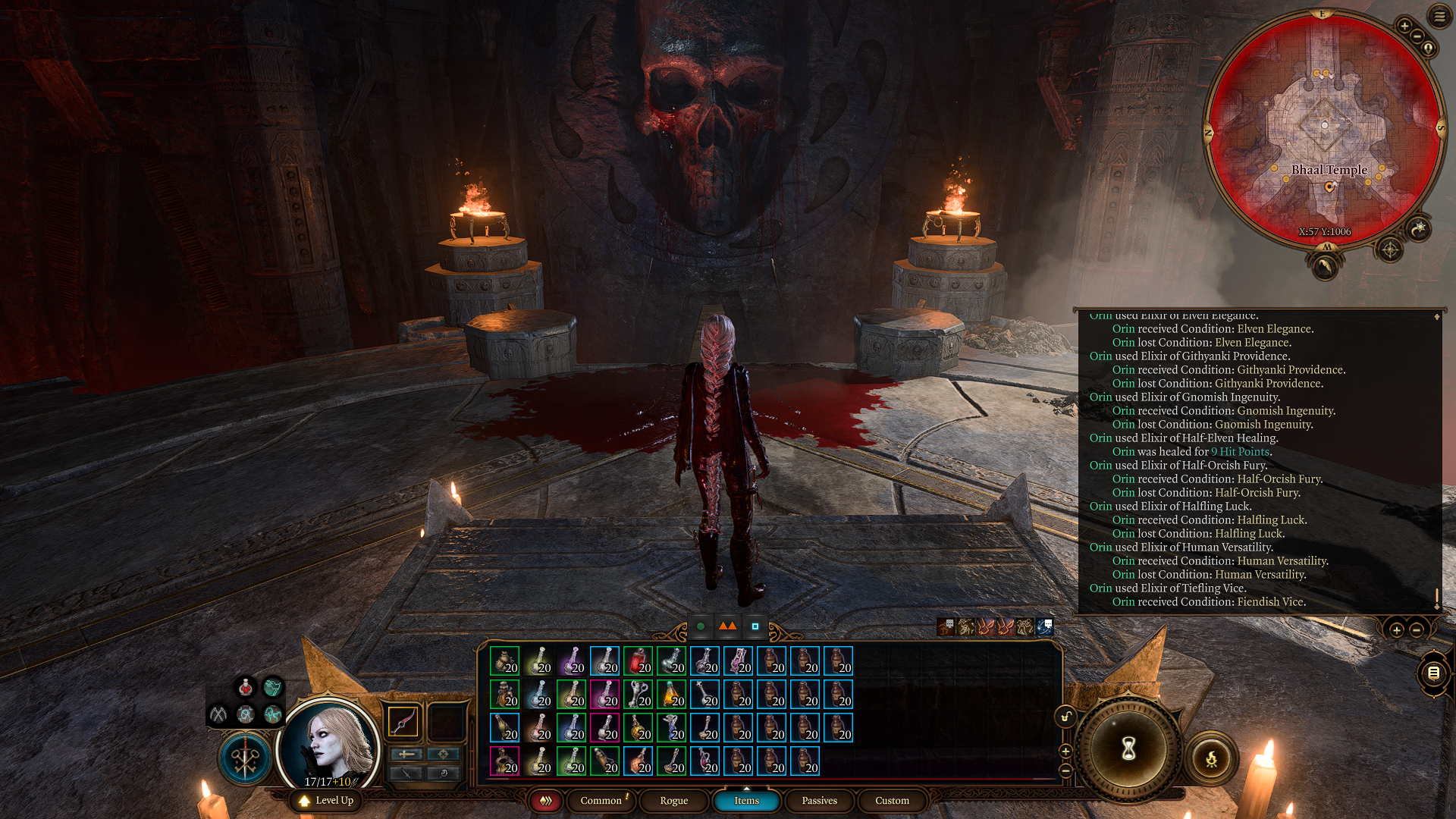Screen dimensions: 1456x819
Task: Select the Items hotbar tab
Action: click(x=746, y=800)
